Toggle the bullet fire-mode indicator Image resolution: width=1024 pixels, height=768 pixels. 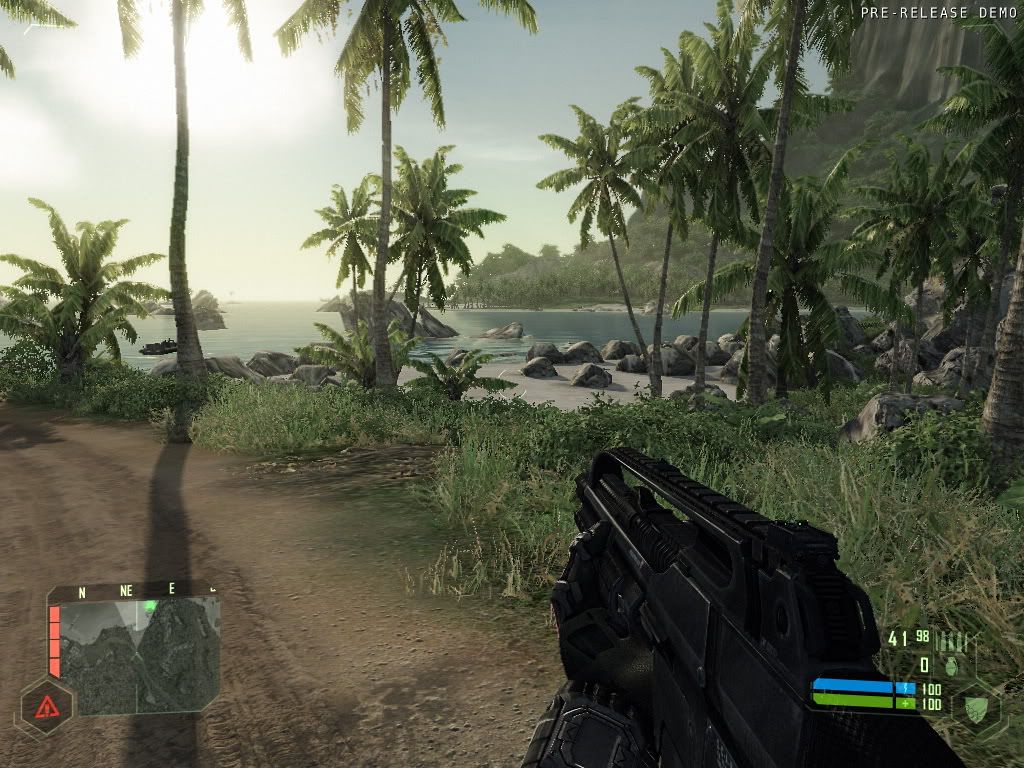point(951,642)
